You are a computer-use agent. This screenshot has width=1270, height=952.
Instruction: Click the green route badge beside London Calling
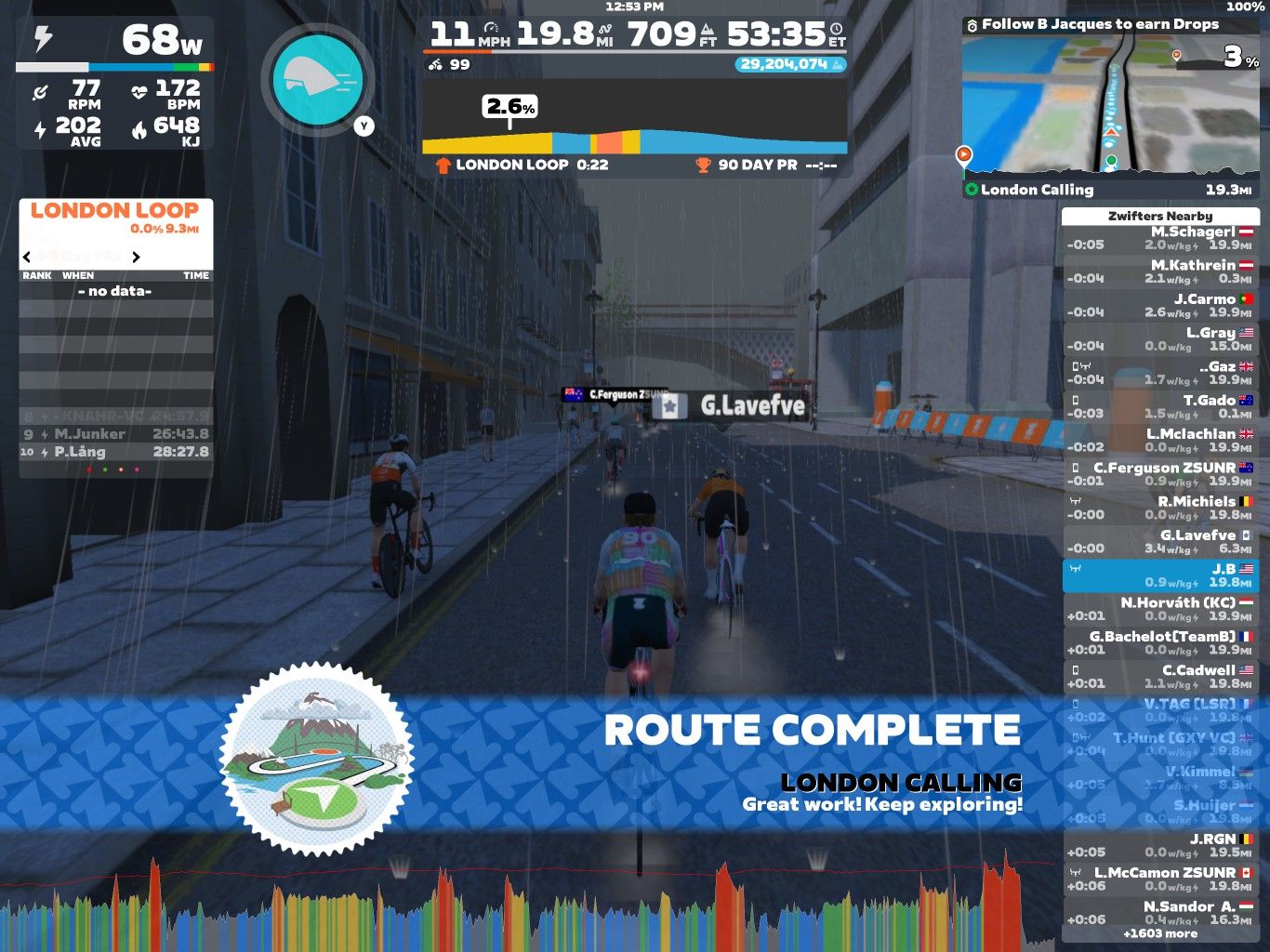pos(972,190)
